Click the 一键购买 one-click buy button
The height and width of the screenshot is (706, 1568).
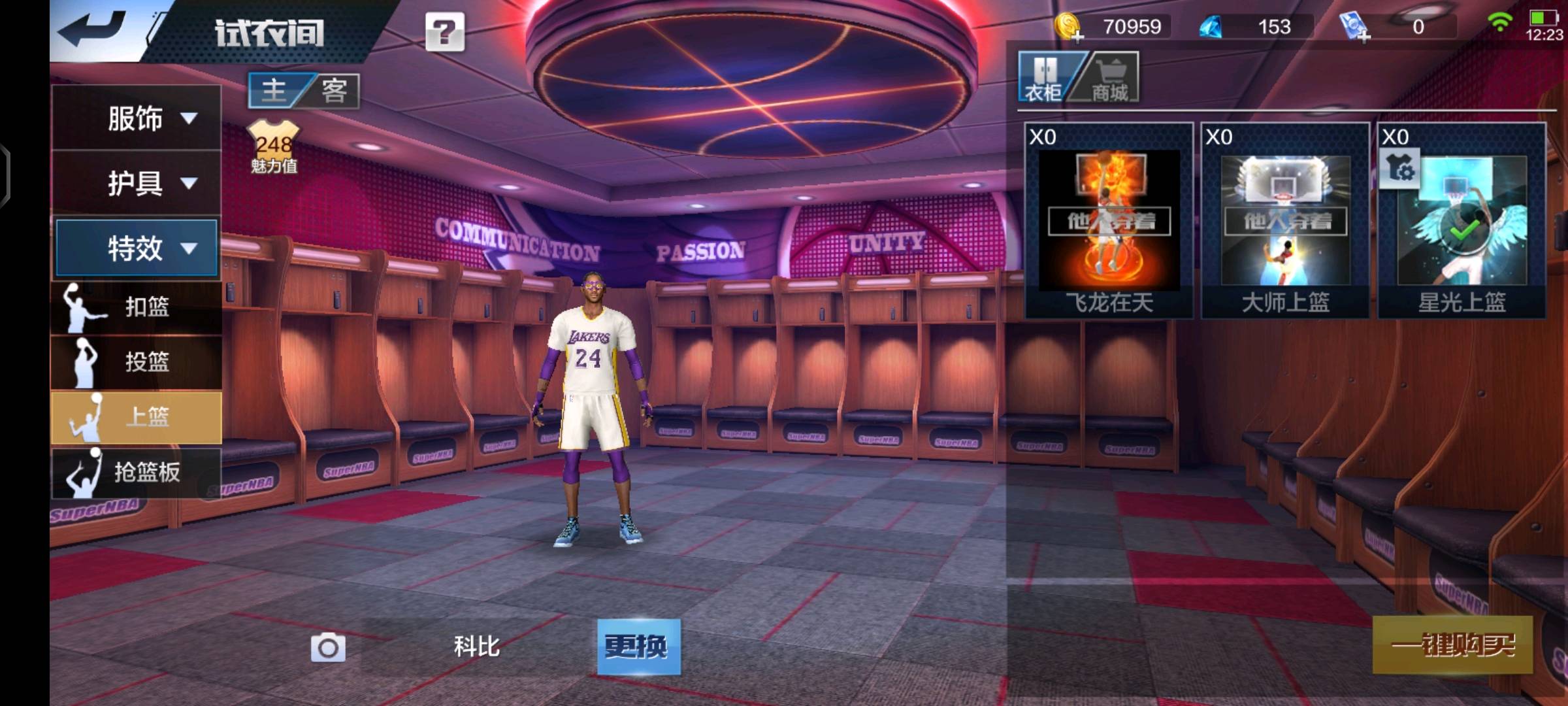[1452, 645]
